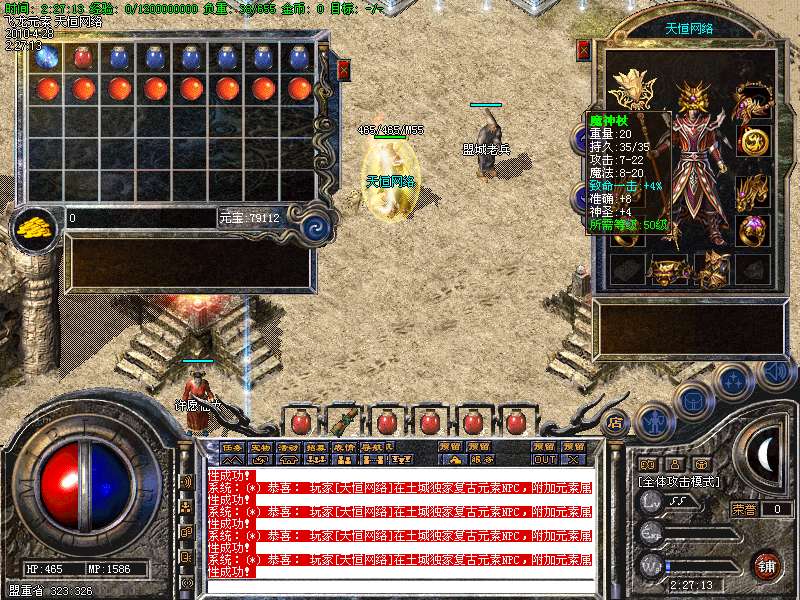Screen dimensions: 800x600
Task: Click the speaker sound button
Action: point(774,372)
